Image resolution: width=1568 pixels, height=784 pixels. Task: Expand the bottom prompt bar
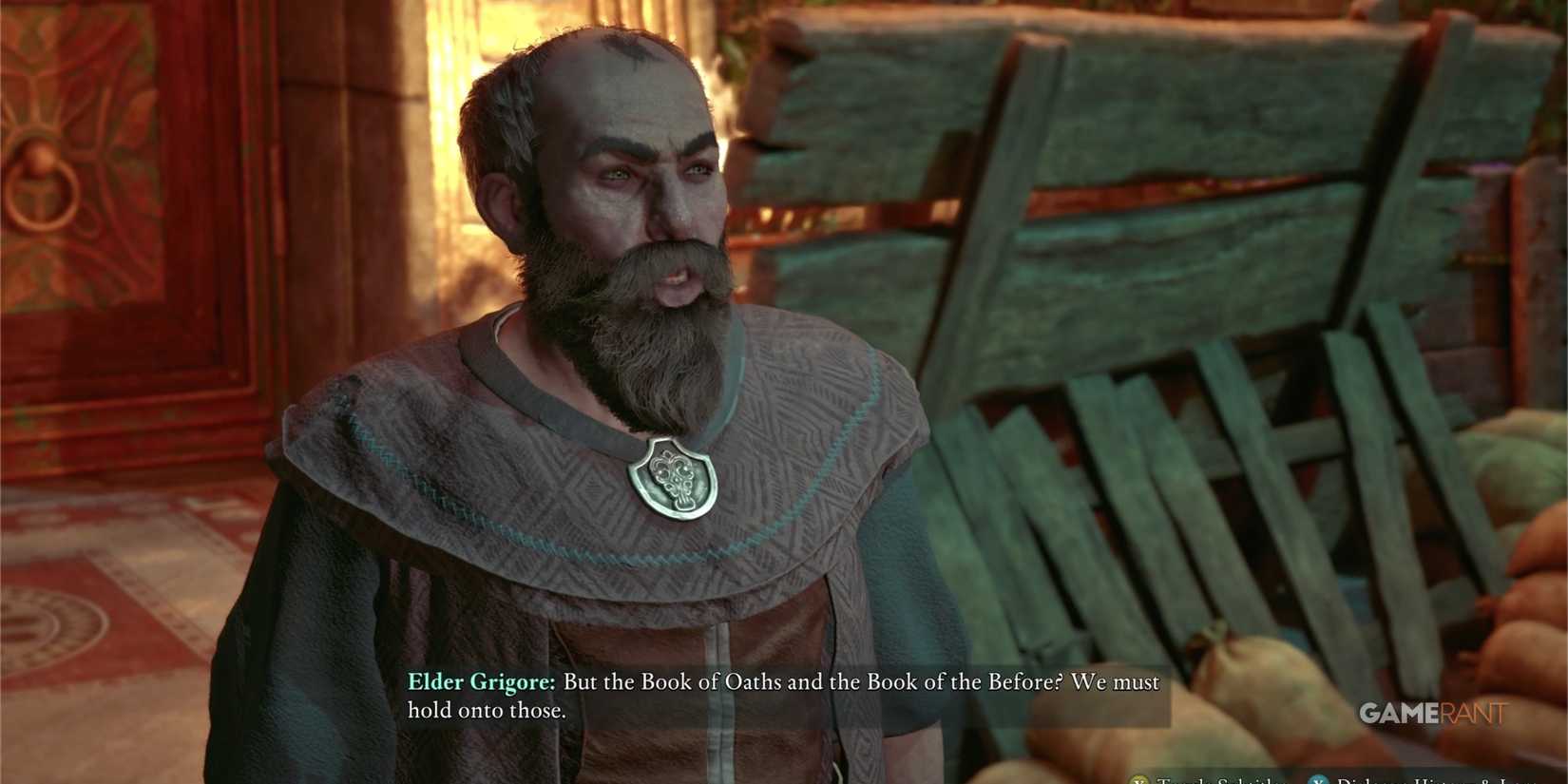1330,777
